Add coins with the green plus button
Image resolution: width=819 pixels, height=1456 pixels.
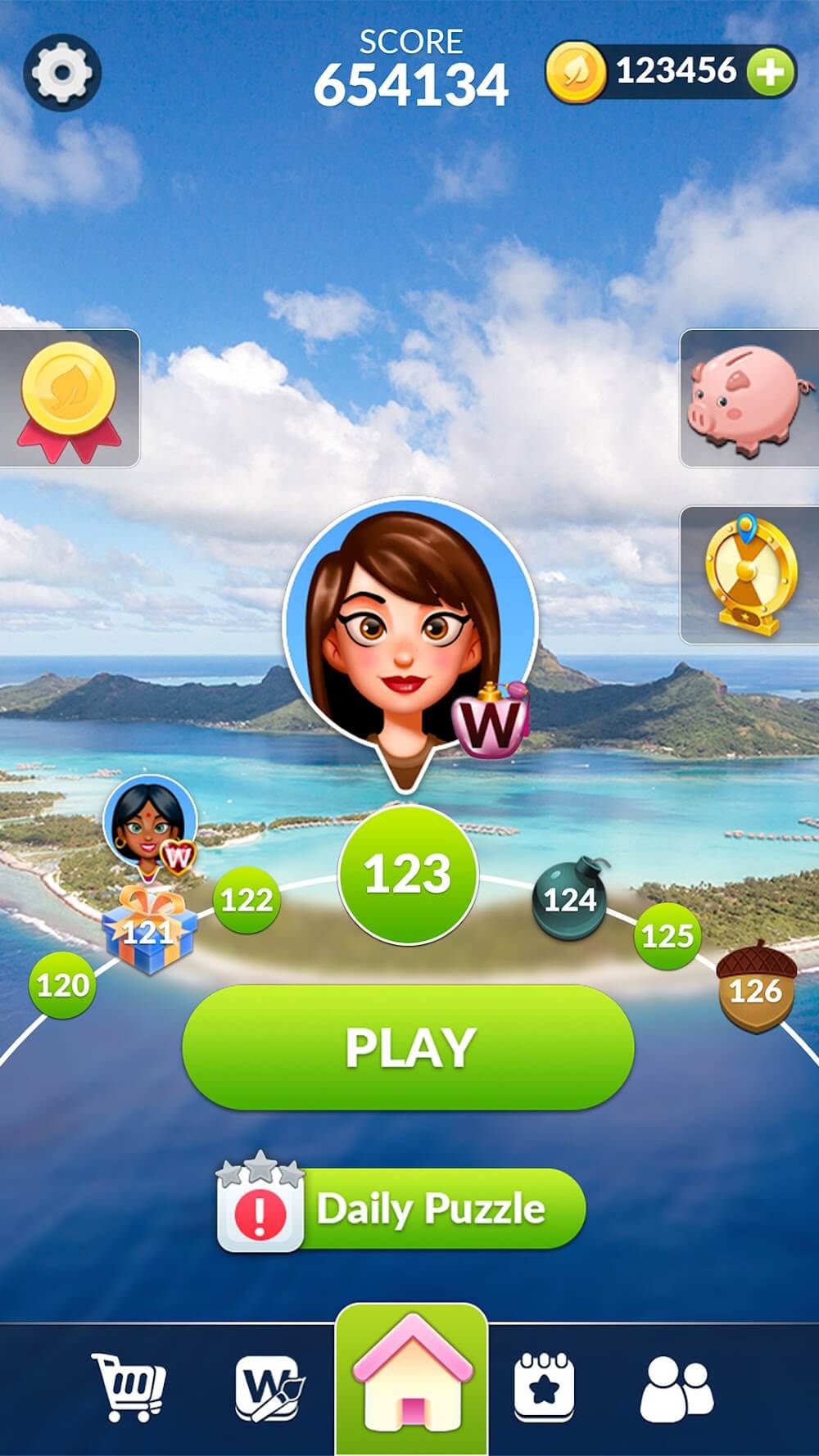[x=770, y=73]
